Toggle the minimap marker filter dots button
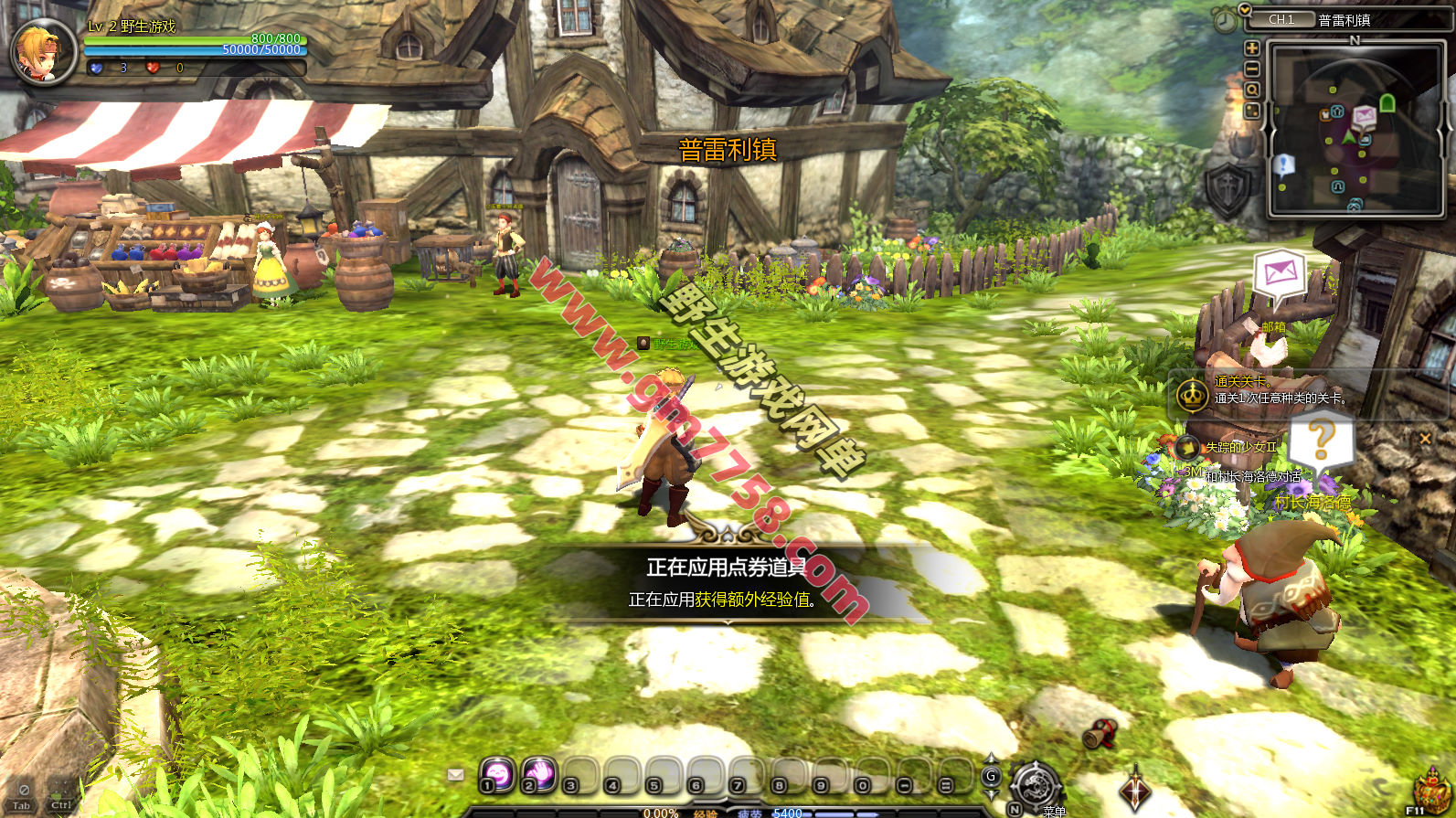Image resolution: width=1456 pixels, height=818 pixels. click(1252, 112)
